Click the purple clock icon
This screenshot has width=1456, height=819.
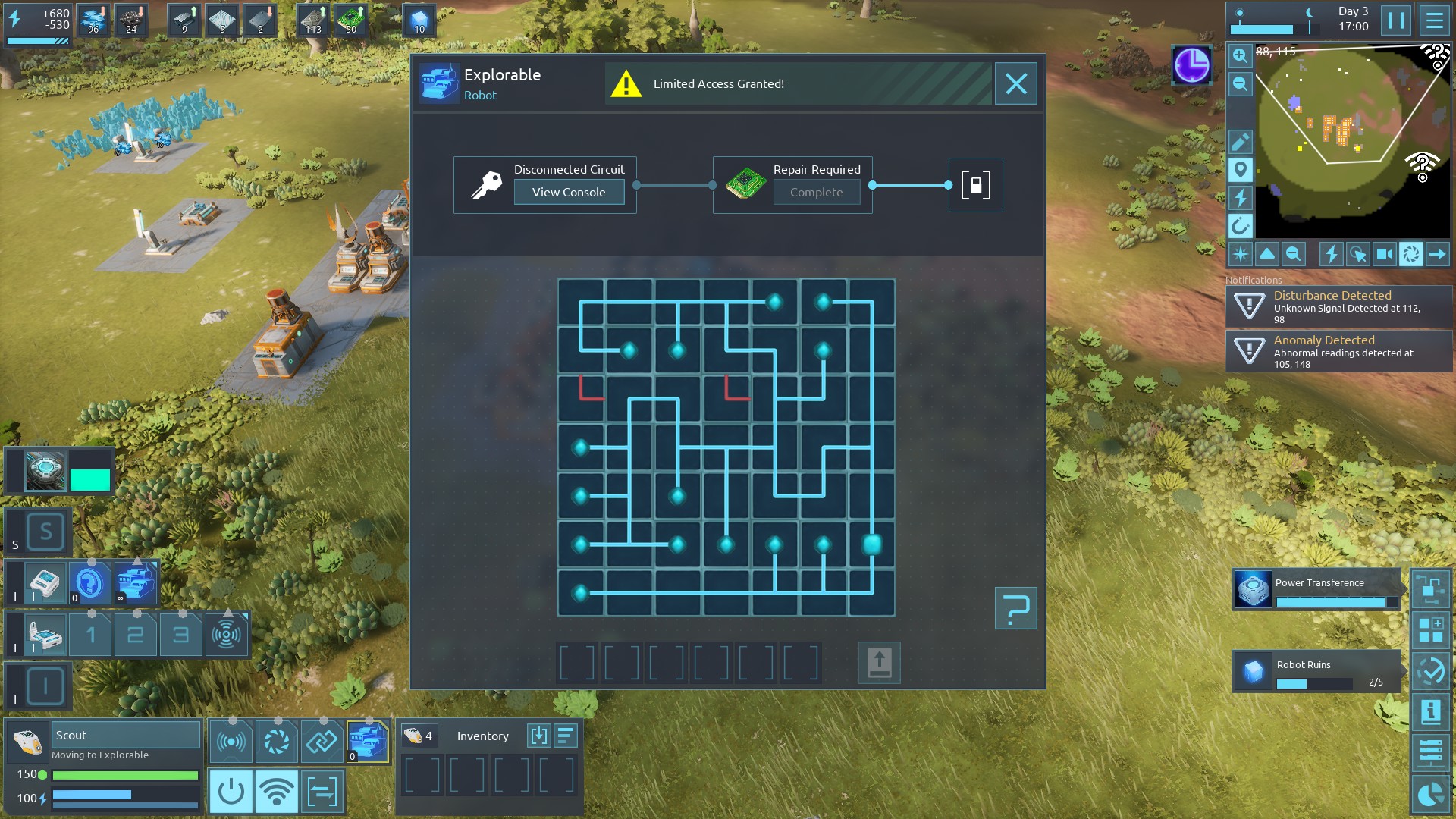click(1191, 65)
